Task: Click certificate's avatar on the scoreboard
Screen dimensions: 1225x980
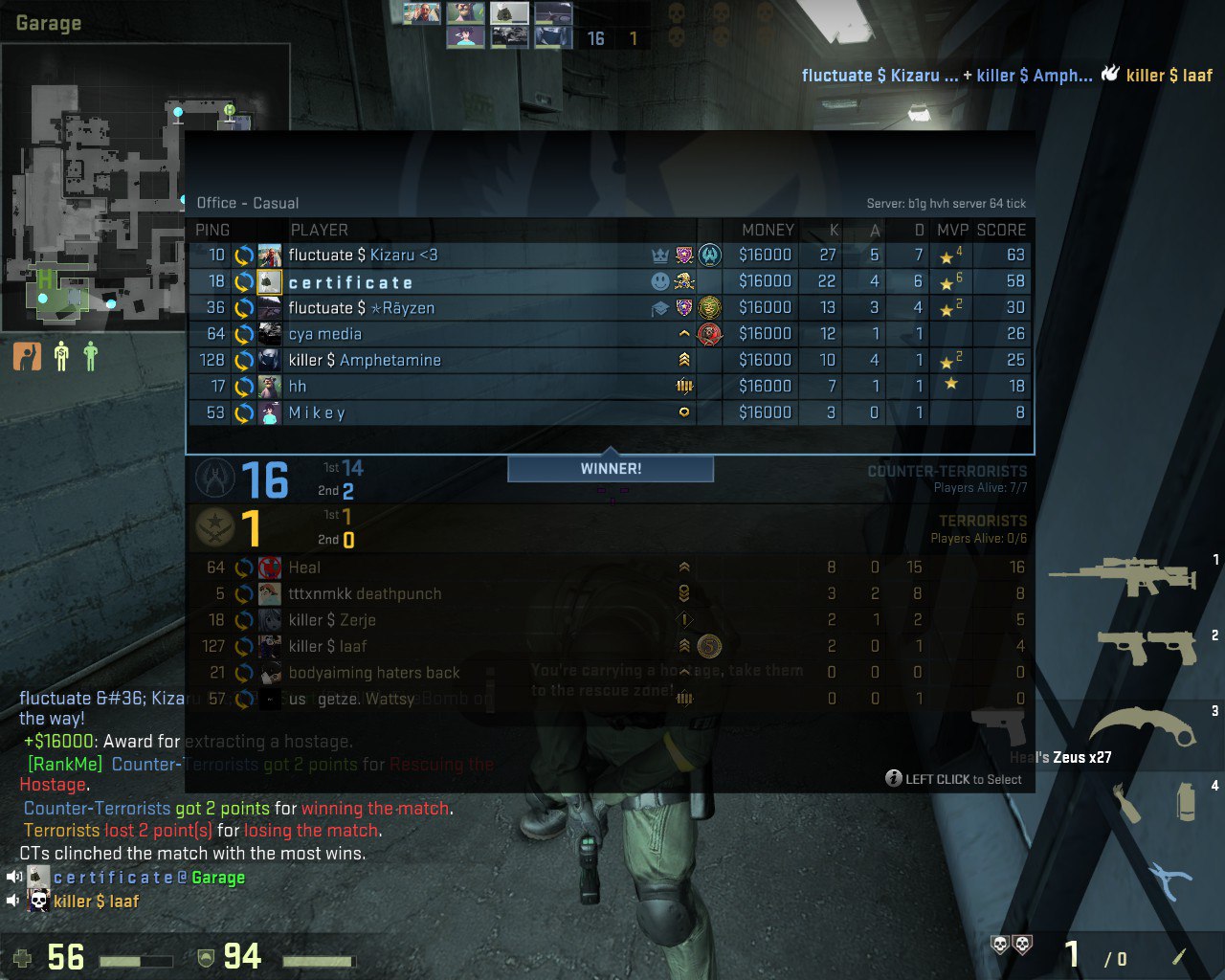Action: click(x=269, y=281)
